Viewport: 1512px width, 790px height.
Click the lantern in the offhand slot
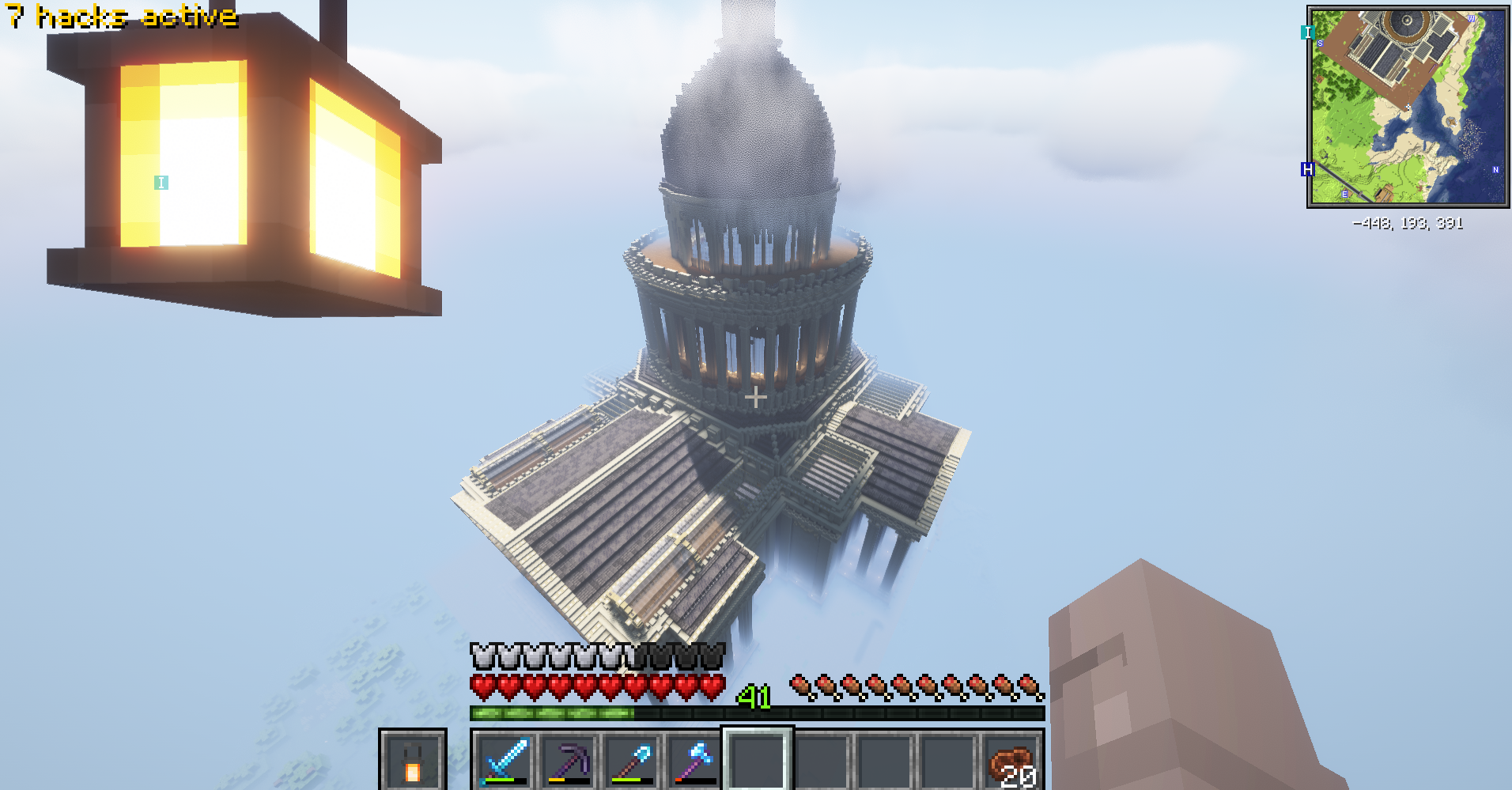(x=412, y=762)
